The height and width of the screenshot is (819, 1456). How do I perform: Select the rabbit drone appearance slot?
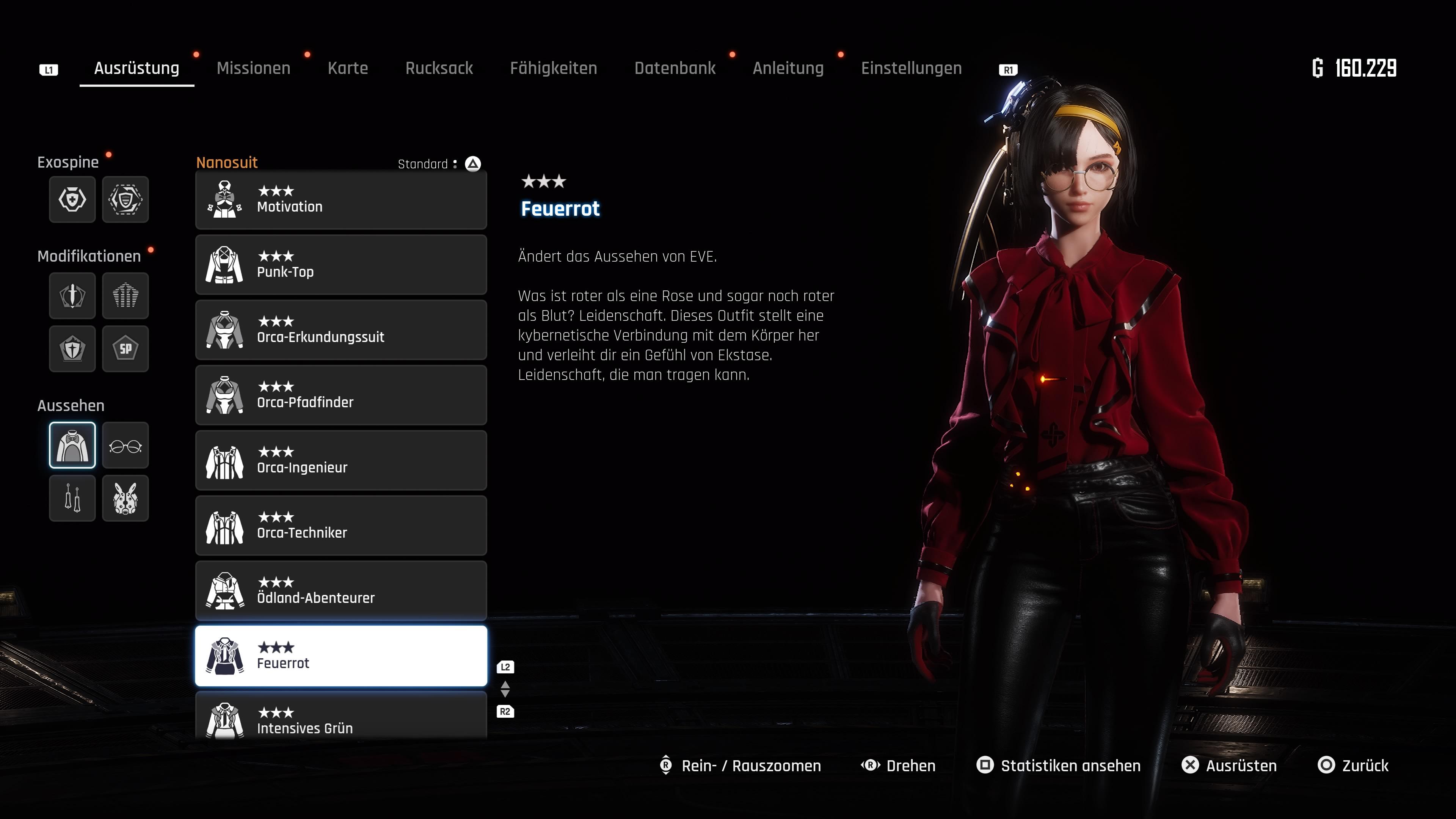[126, 499]
